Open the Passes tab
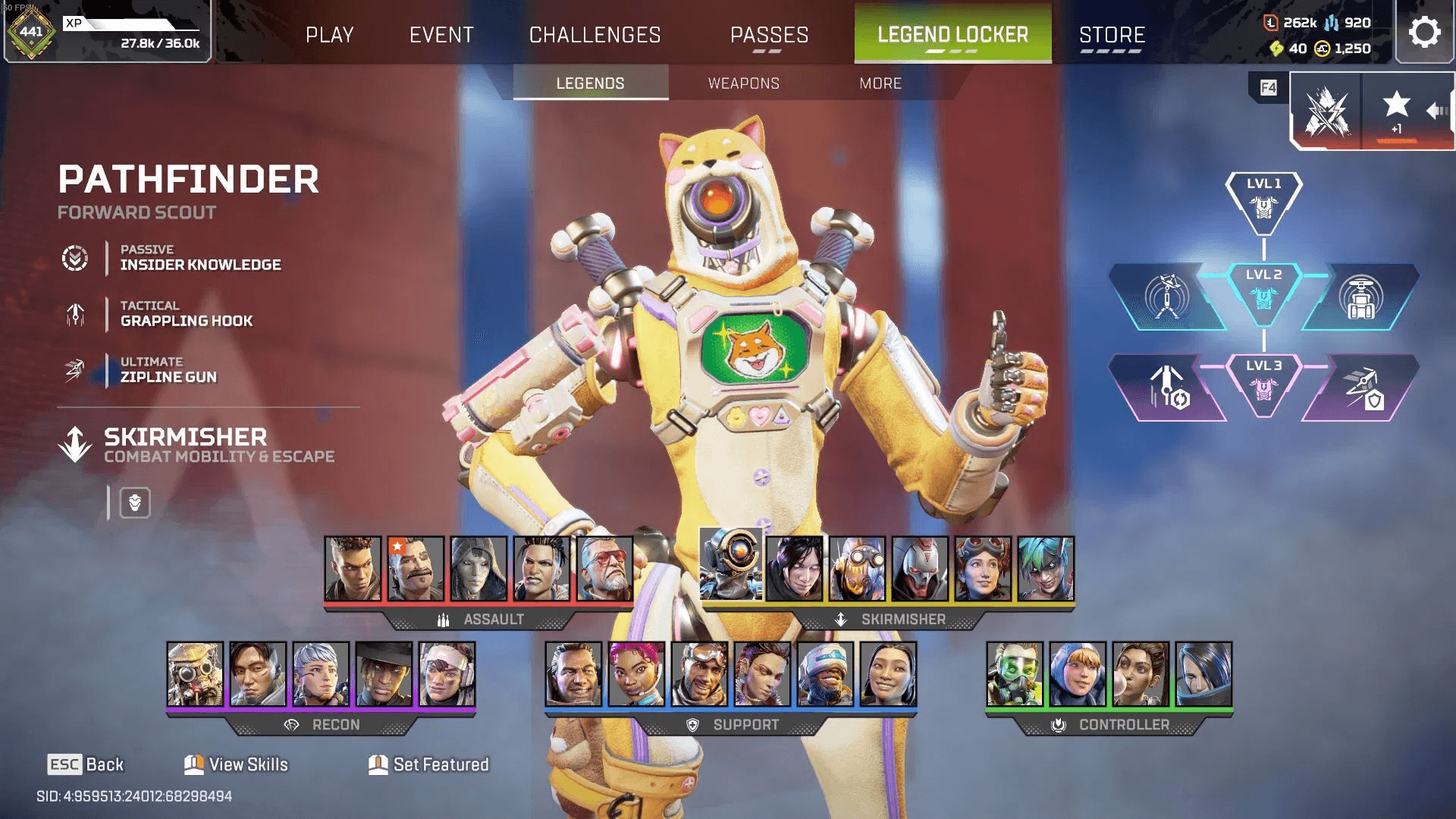 click(x=769, y=35)
